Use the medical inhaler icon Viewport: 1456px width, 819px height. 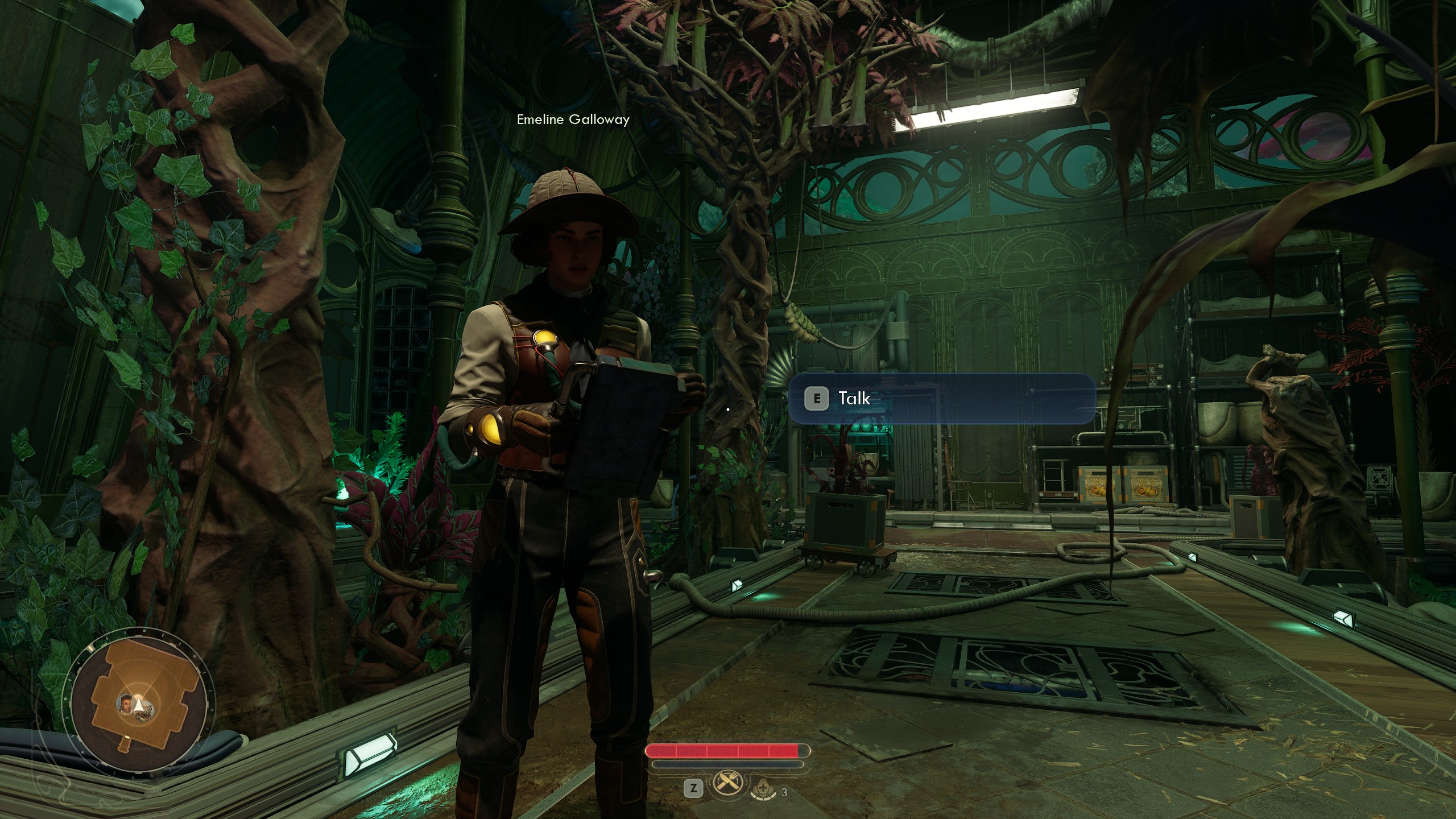pos(762,789)
